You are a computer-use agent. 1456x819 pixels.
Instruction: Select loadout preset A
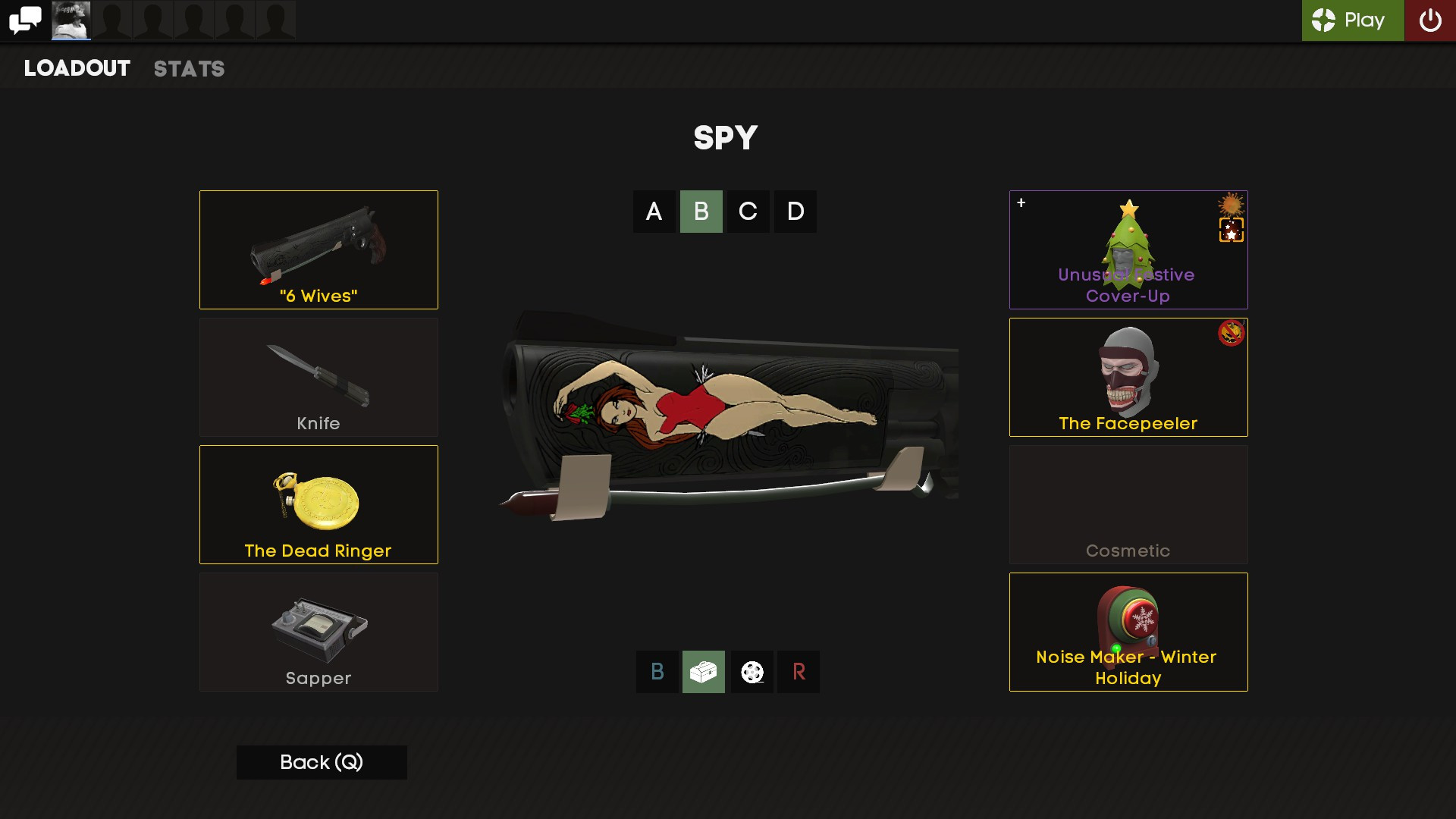click(x=654, y=212)
